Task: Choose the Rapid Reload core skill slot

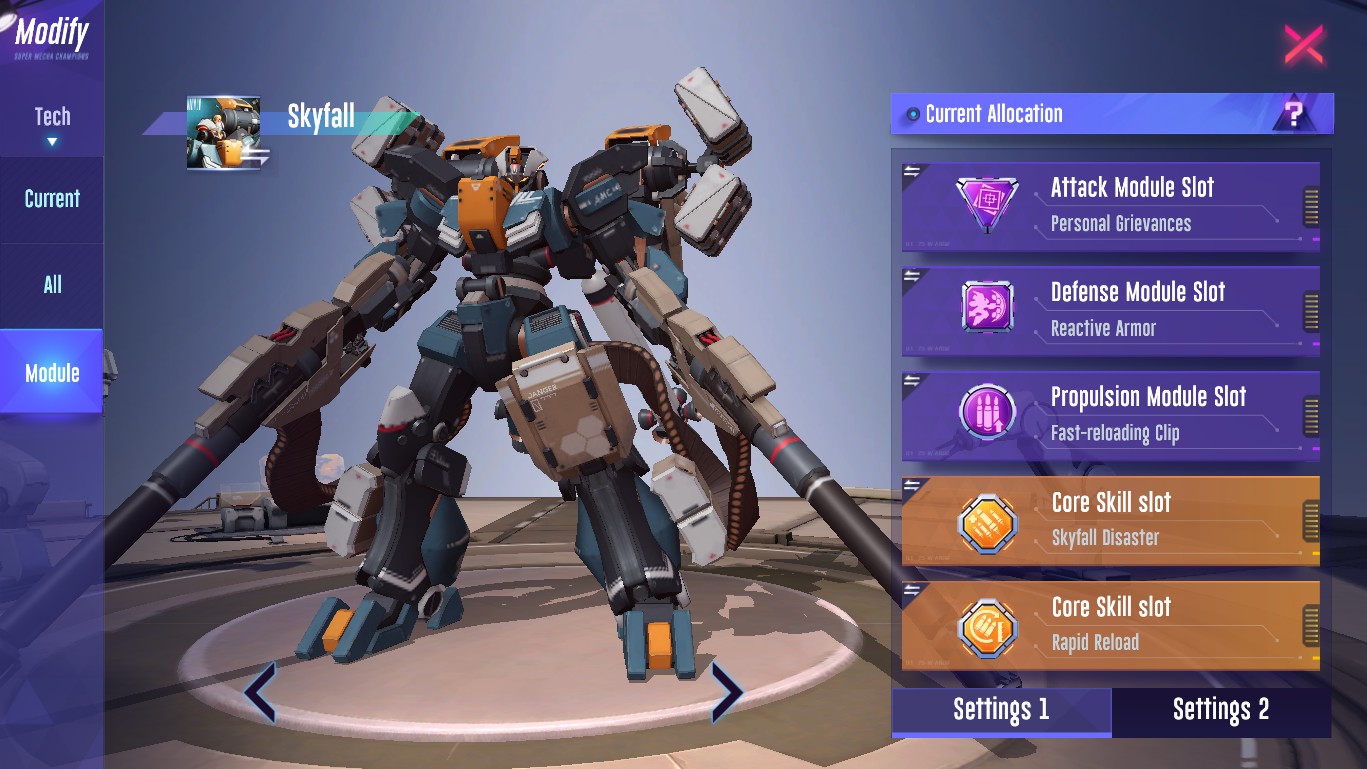Action: click(1110, 625)
